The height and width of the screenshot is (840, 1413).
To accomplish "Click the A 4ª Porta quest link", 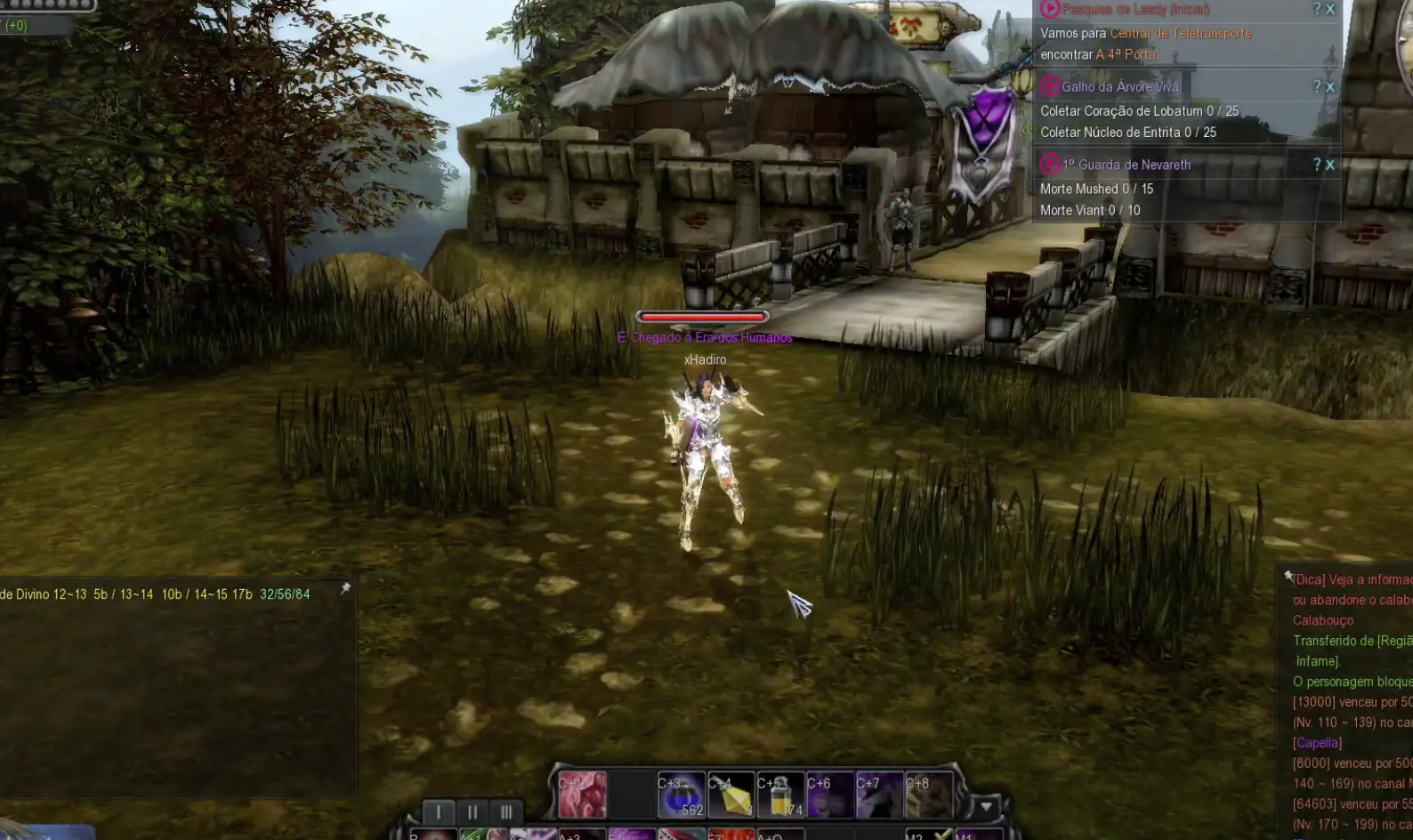I will coord(1126,54).
